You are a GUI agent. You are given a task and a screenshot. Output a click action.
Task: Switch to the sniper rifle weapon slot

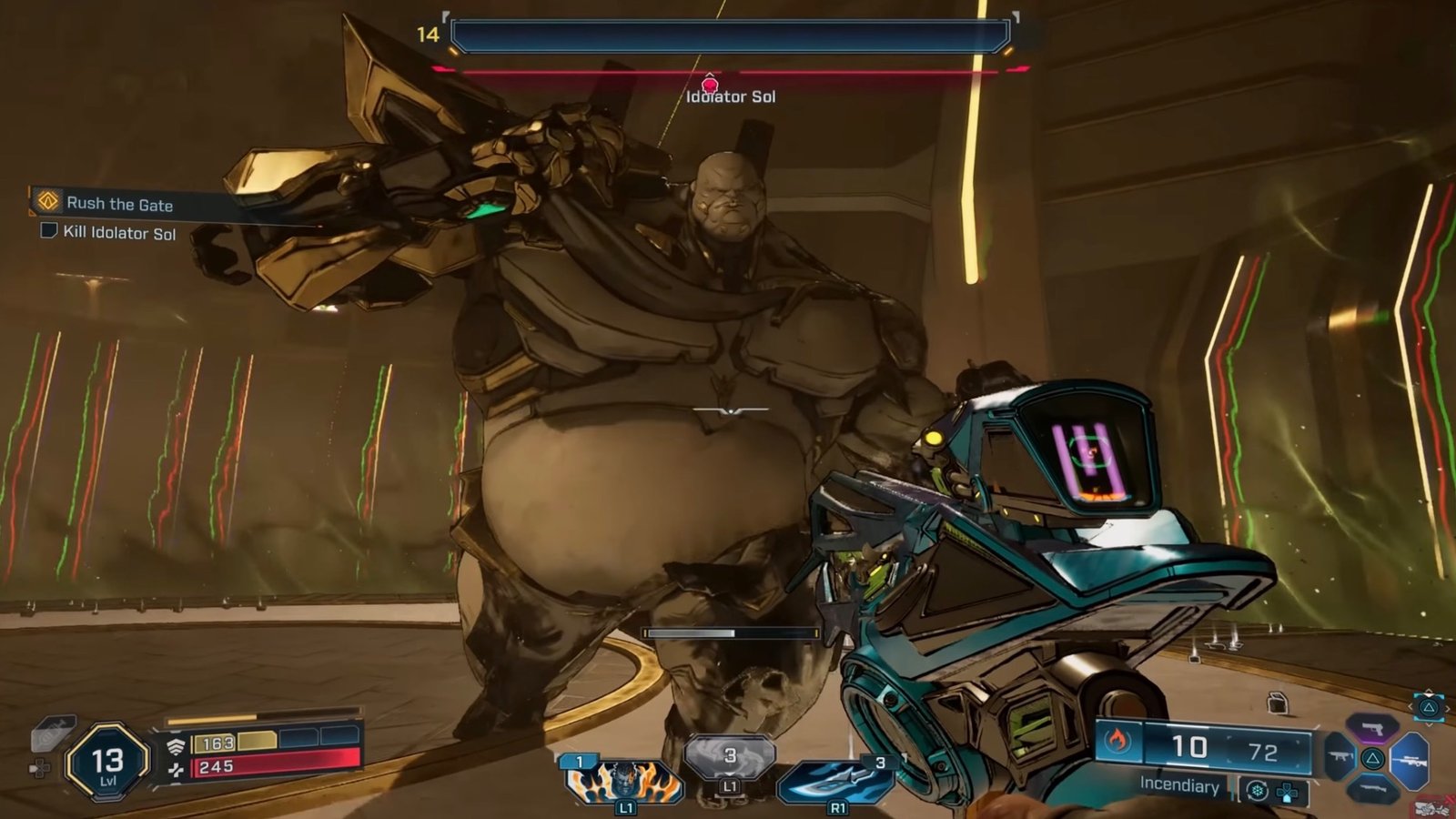pos(1410,760)
